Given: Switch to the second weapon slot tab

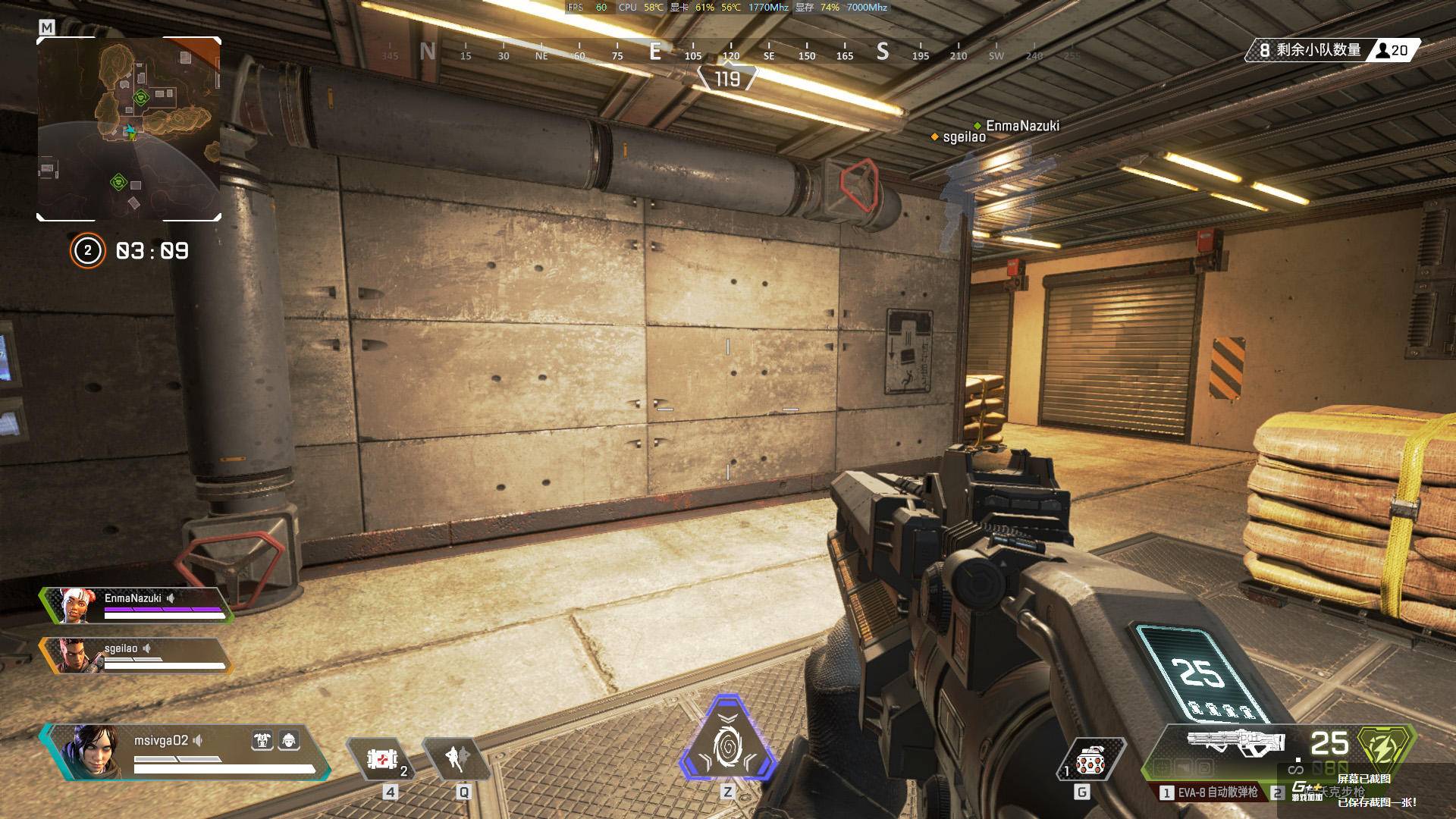Looking at the screenshot, I should click(x=1279, y=793).
